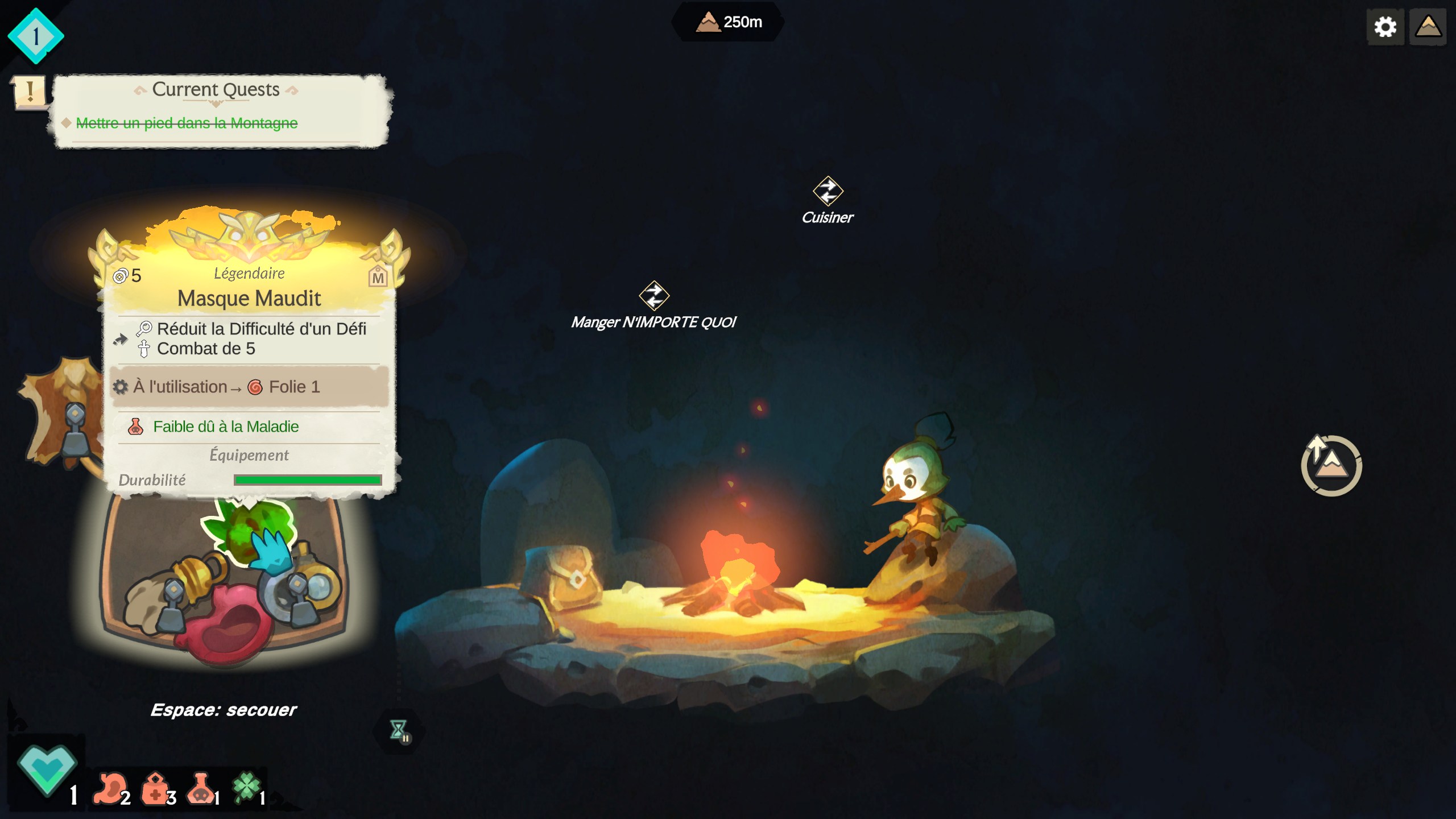
Task: Open the settings gear menu
Action: click(x=1385, y=27)
